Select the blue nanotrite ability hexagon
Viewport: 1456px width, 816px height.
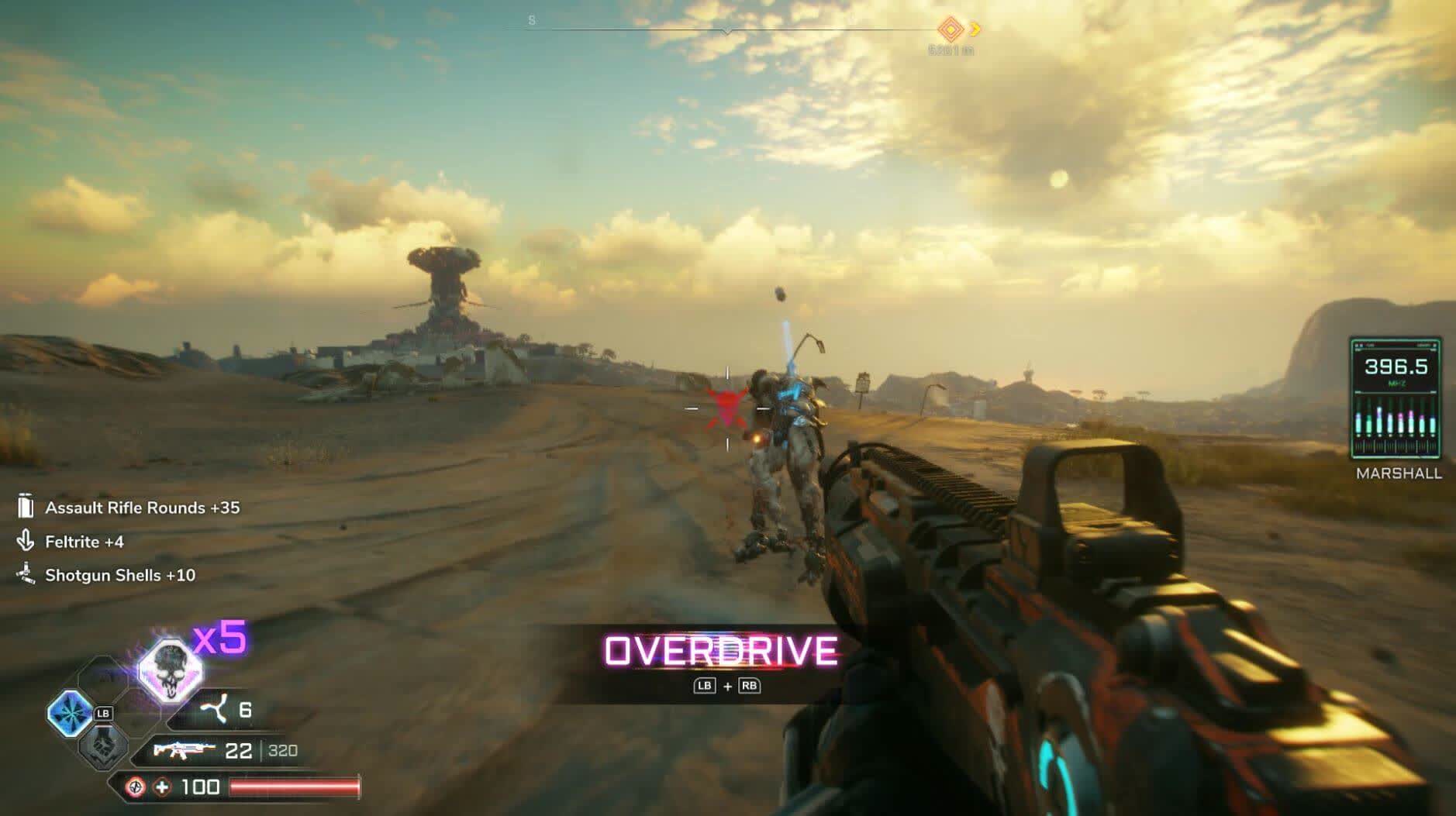(70, 713)
